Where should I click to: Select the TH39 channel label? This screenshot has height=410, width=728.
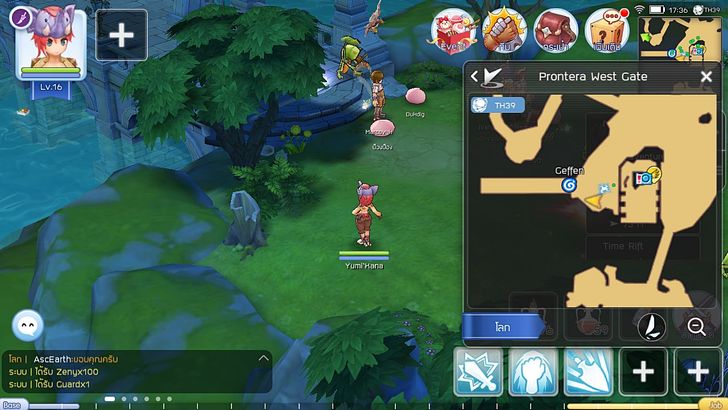click(x=498, y=104)
